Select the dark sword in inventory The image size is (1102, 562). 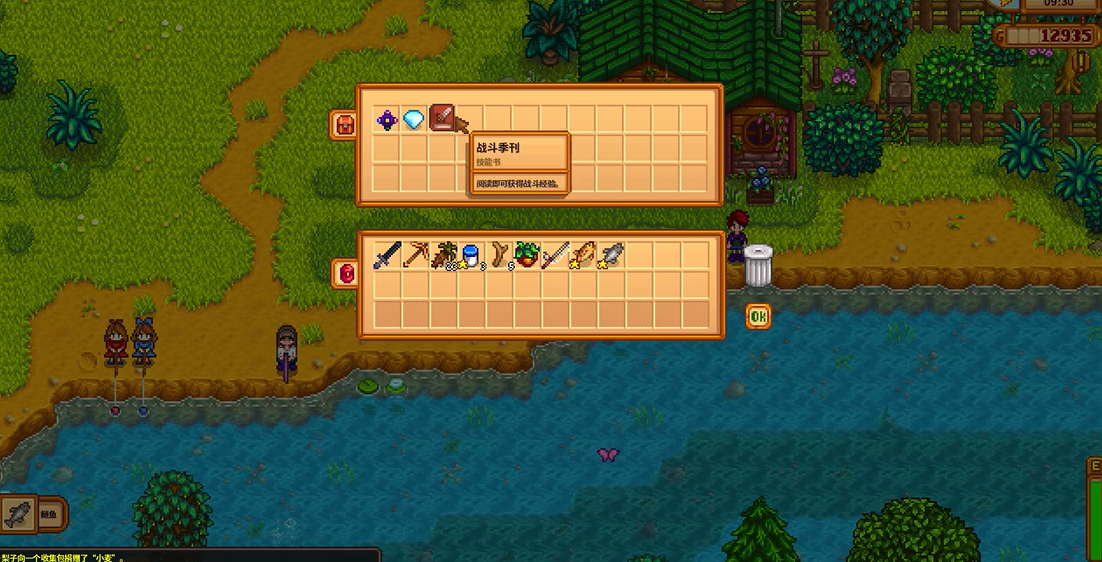tap(387, 256)
